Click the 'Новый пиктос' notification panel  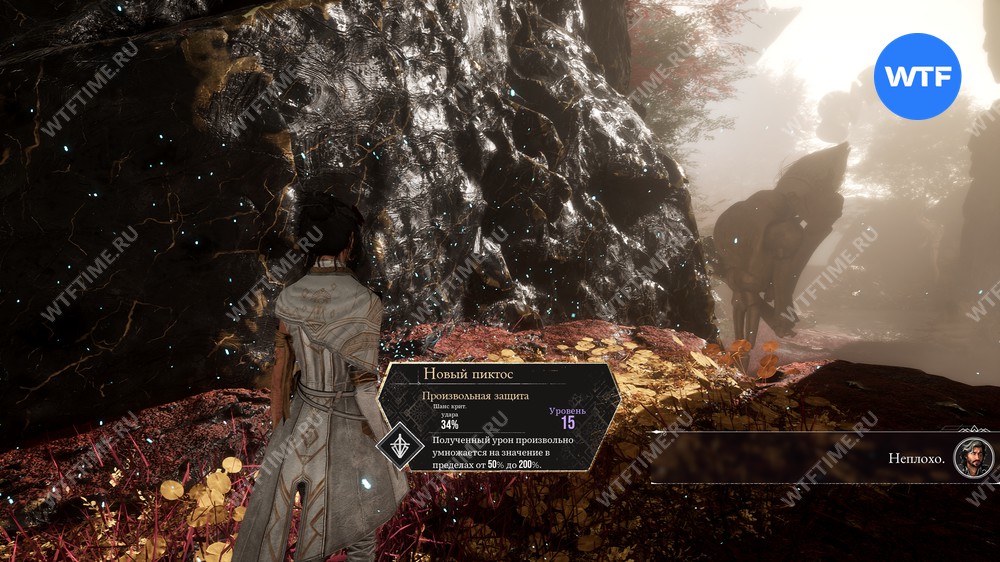501,418
